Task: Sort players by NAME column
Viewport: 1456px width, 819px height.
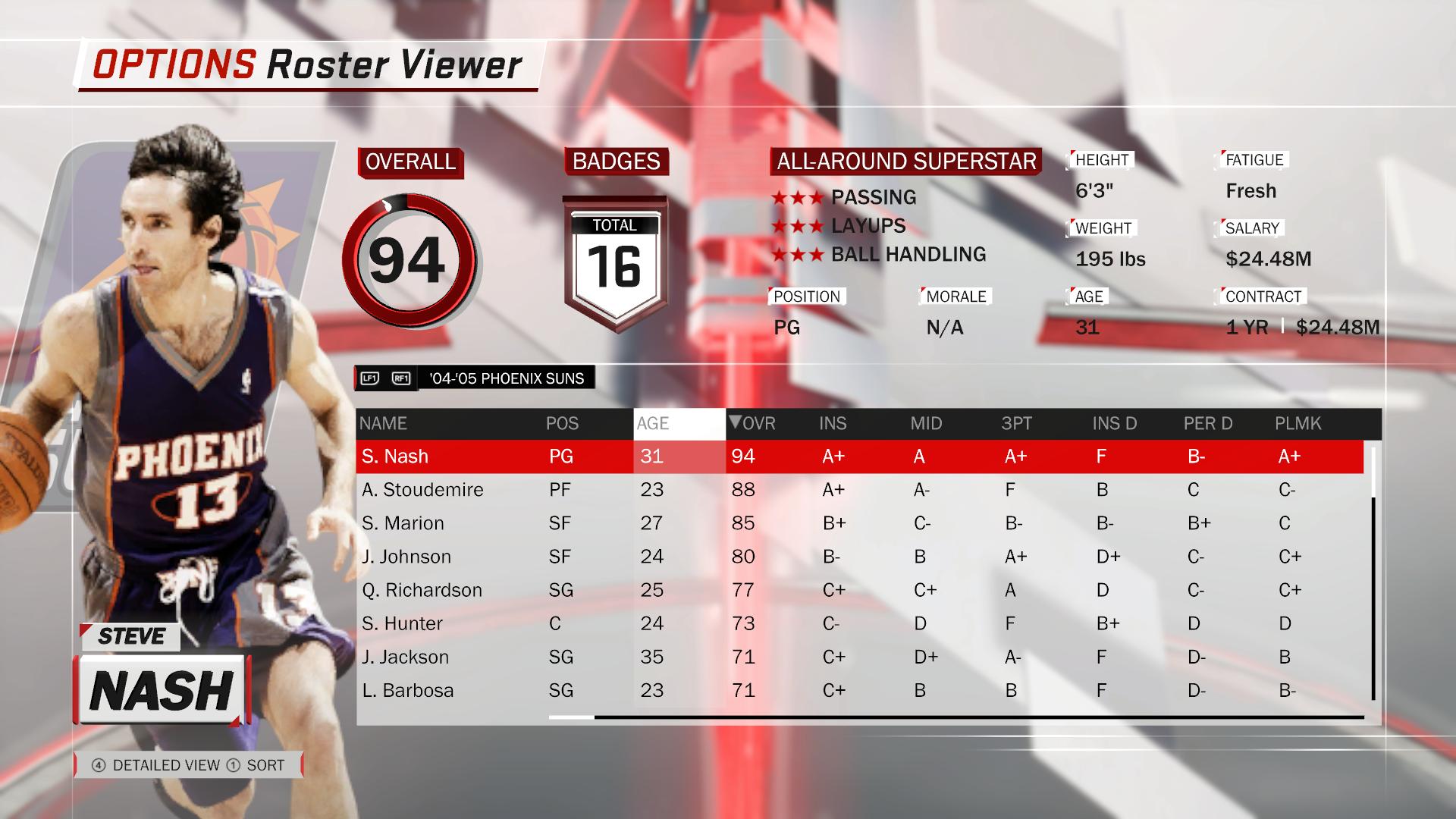Action: pyautogui.click(x=383, y=424)
